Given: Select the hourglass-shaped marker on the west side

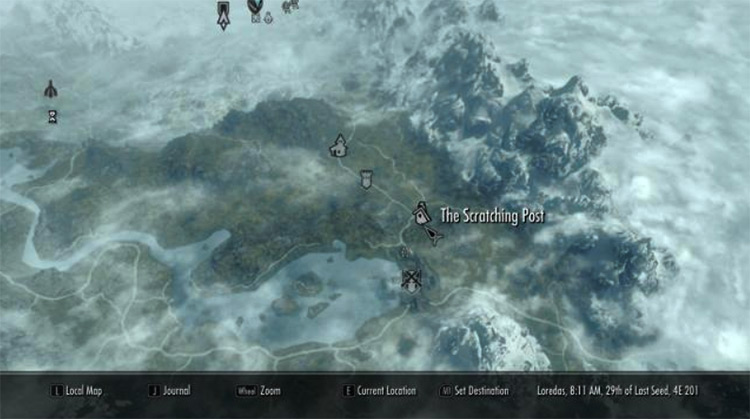Looking at the screenshot, I should tap(52, 116).
